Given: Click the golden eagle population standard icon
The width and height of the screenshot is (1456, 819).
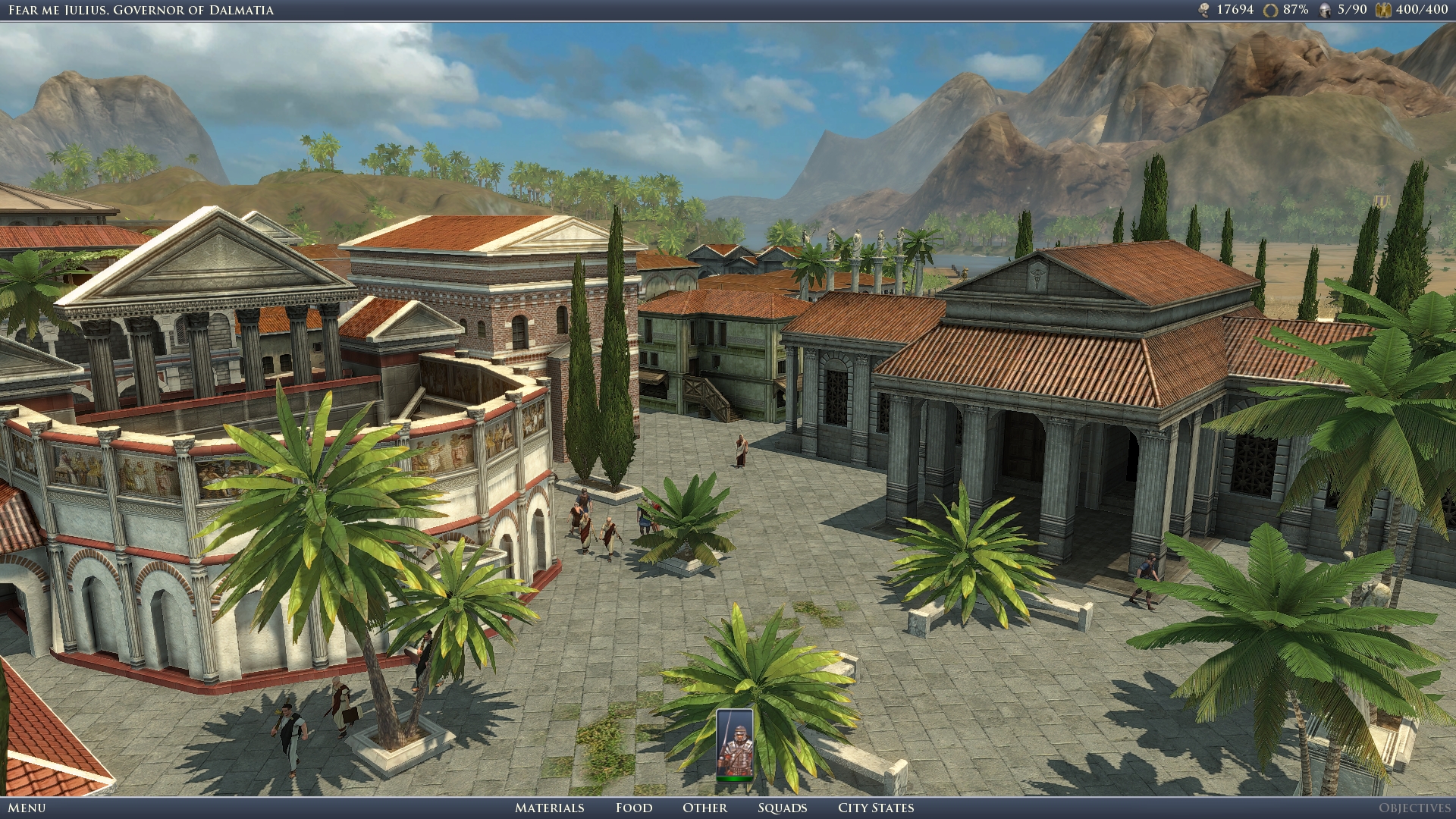Looking at the screenshot, I should tap(1383, 10).
